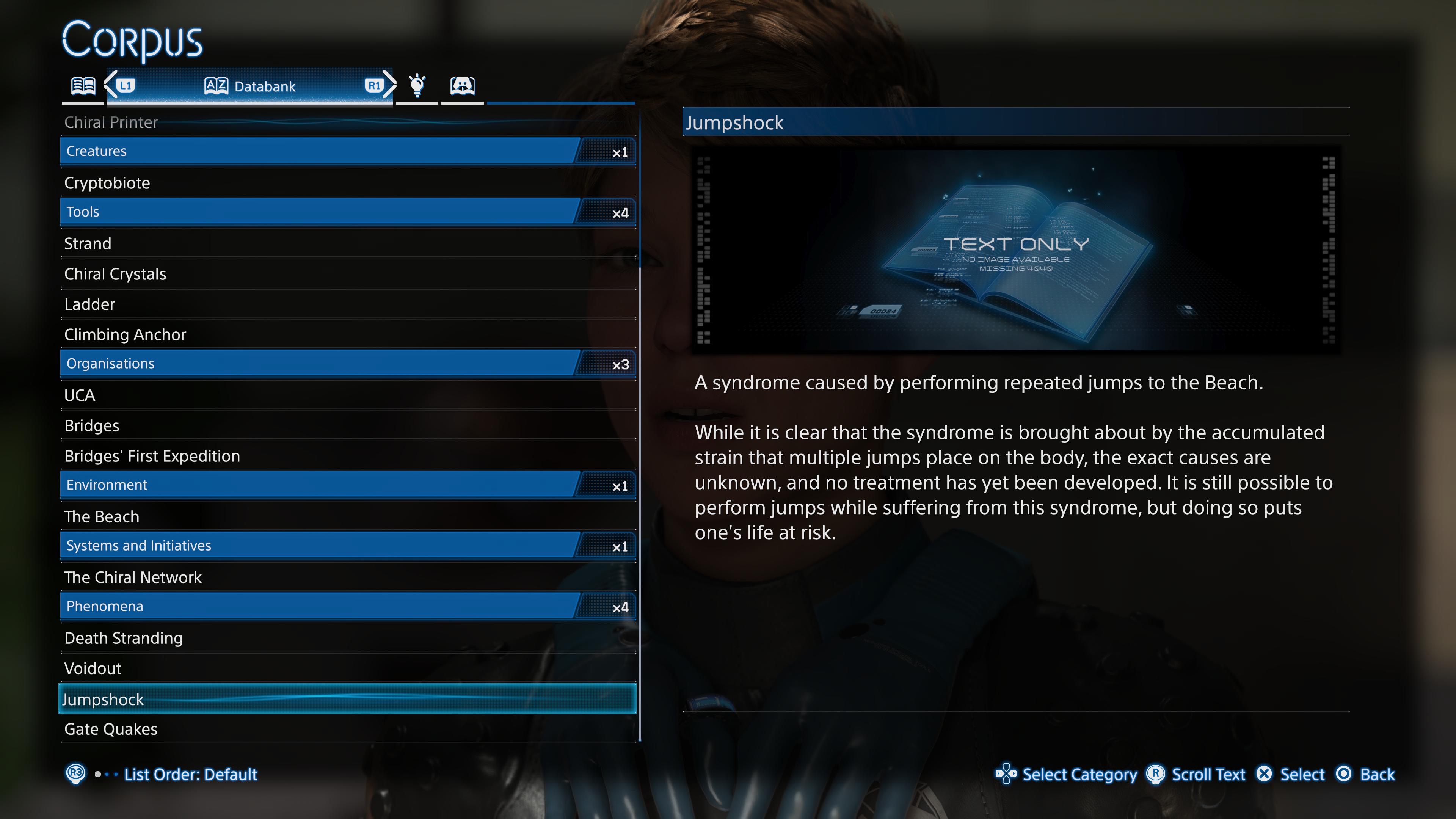This screenshot has height=819, width=1456.
Task: Open the Bridges entry
Action: [91, 425]
